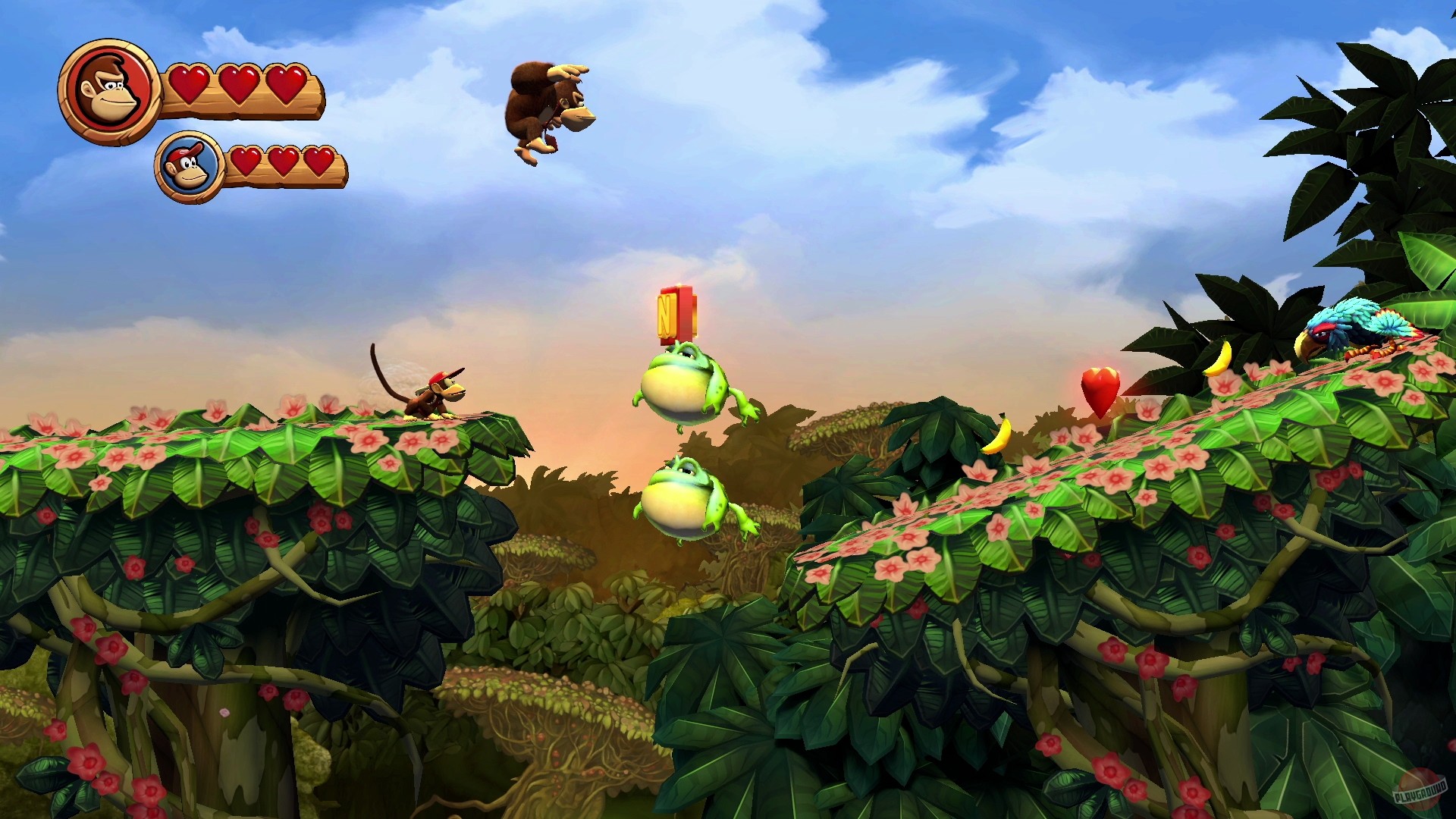This screenshot has width=1456, height=819.
Task: Select the red N barrel in midair
Action: [679, 315]
